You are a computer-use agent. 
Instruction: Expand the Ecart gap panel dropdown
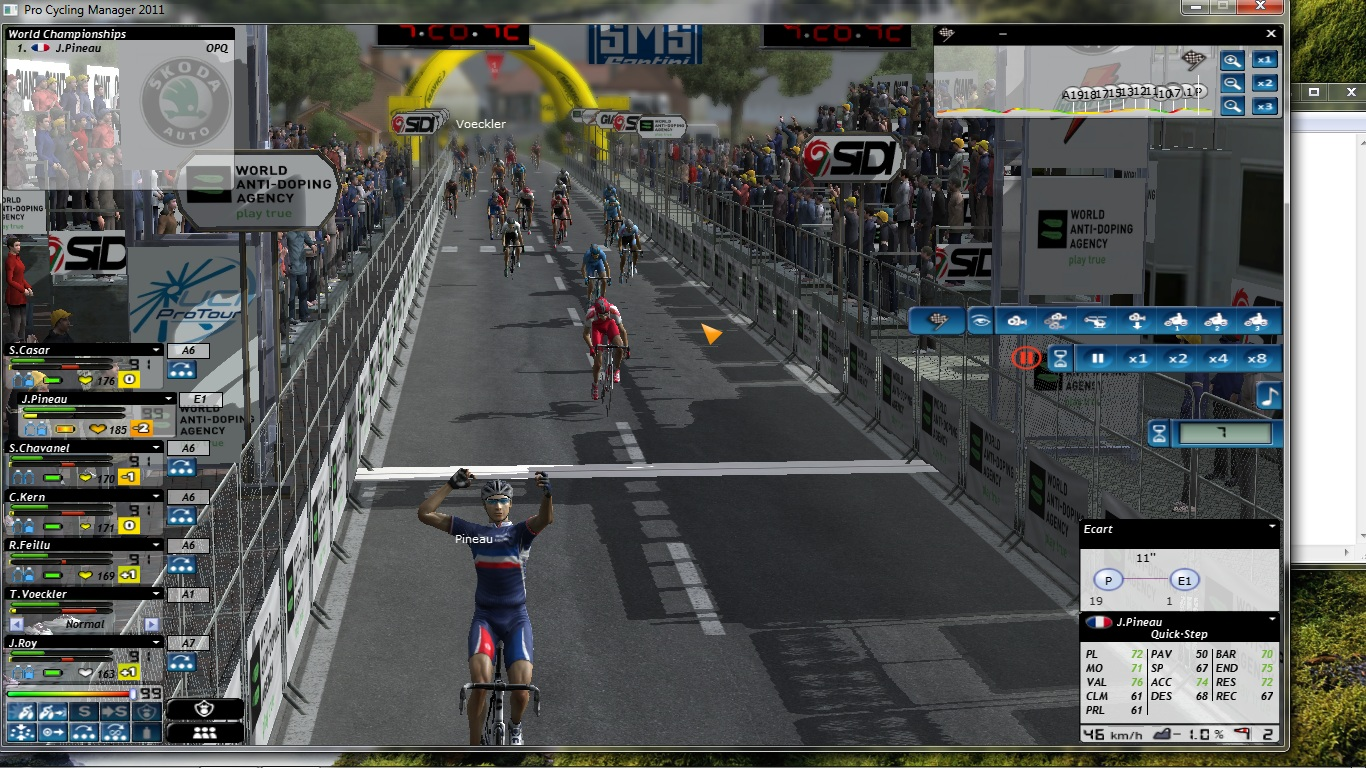coord(1272,527)
